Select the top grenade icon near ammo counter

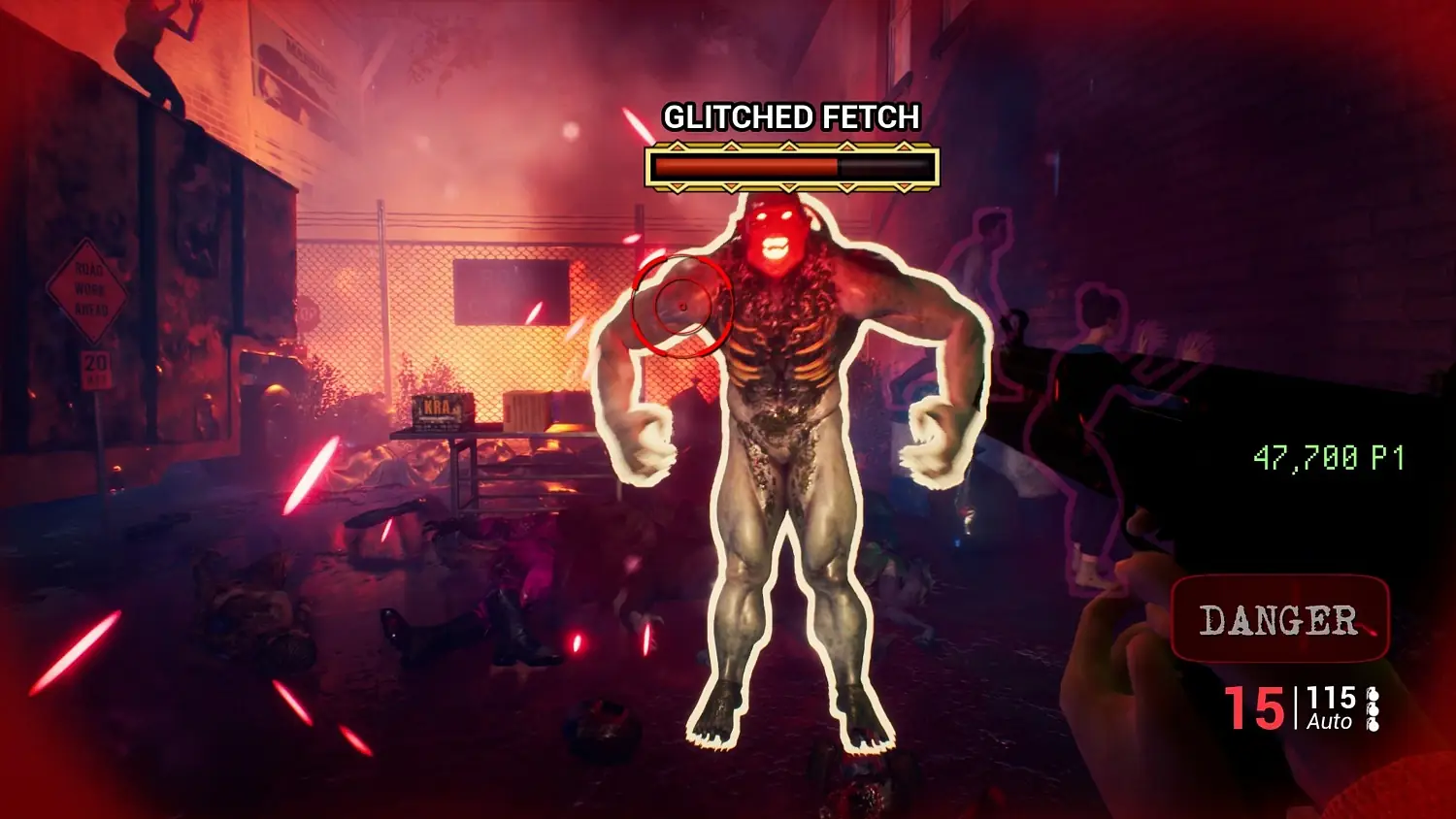[x=1373, y=694]
